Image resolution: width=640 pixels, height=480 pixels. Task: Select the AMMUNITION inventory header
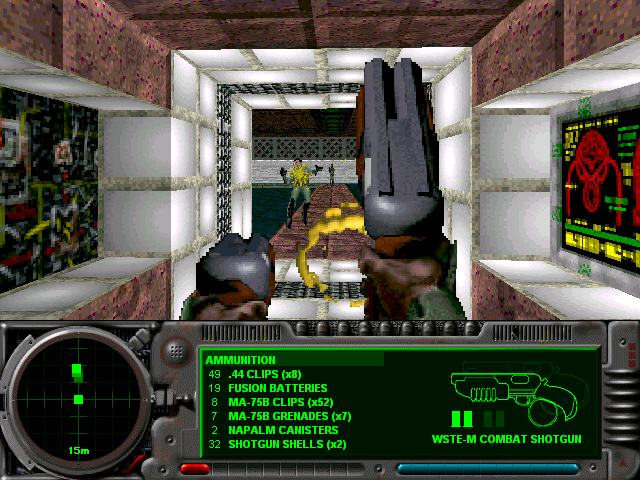tap(241, 360)
